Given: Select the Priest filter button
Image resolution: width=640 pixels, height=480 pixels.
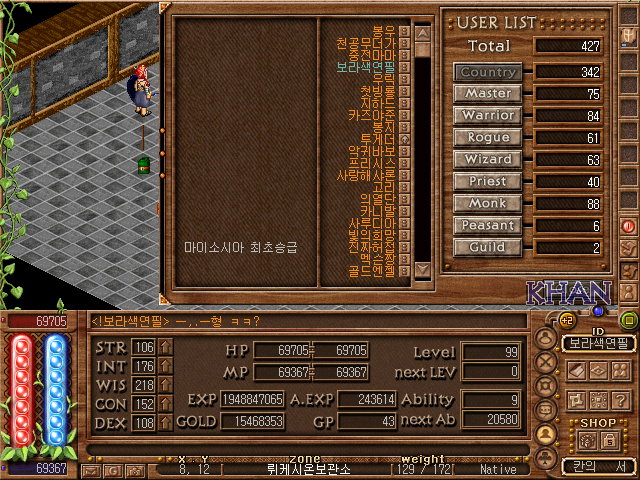Looking at the screenshot, I should (488, 182).
